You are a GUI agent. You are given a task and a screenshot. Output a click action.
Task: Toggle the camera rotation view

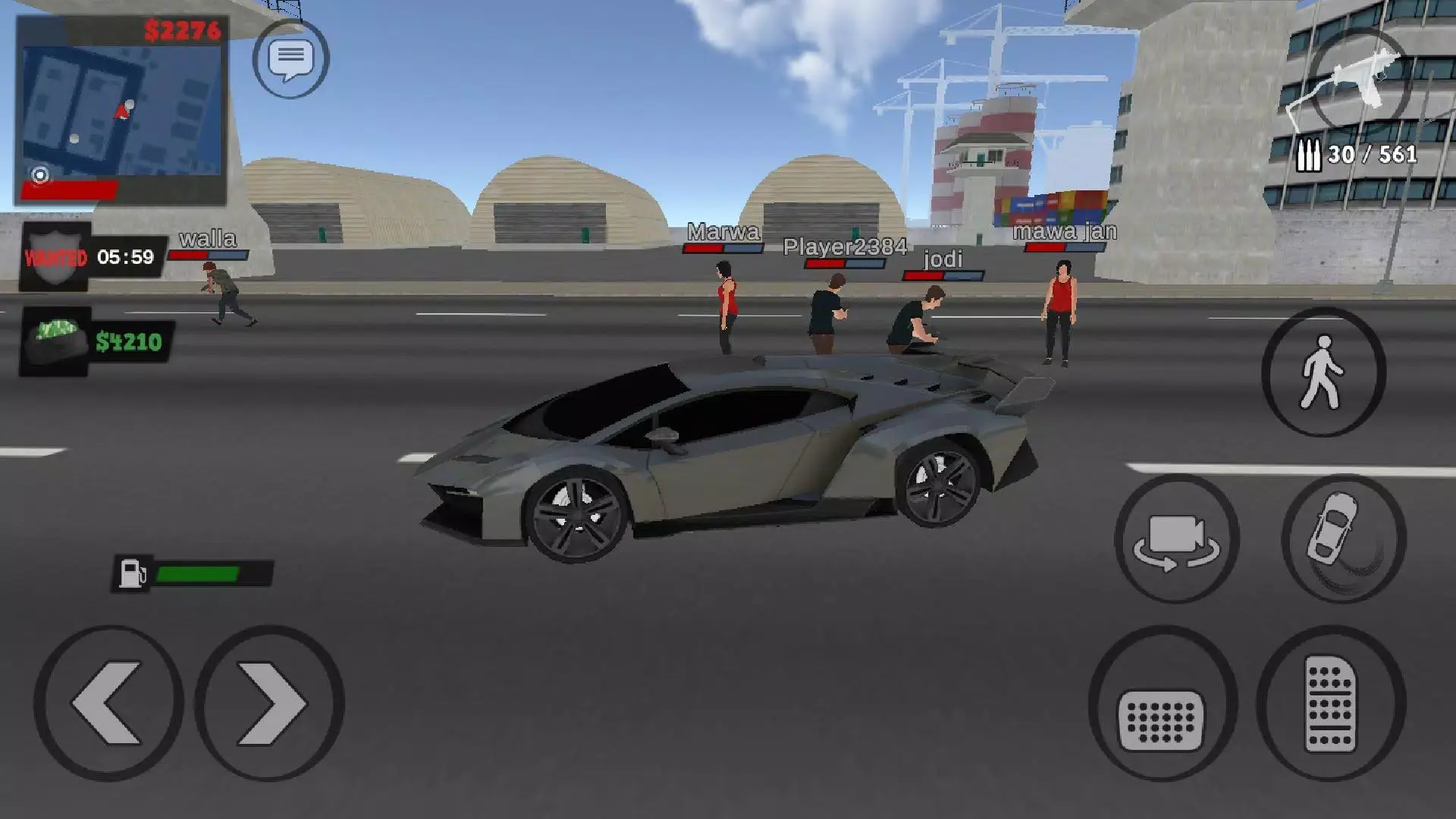click(x=1177, y=540)
